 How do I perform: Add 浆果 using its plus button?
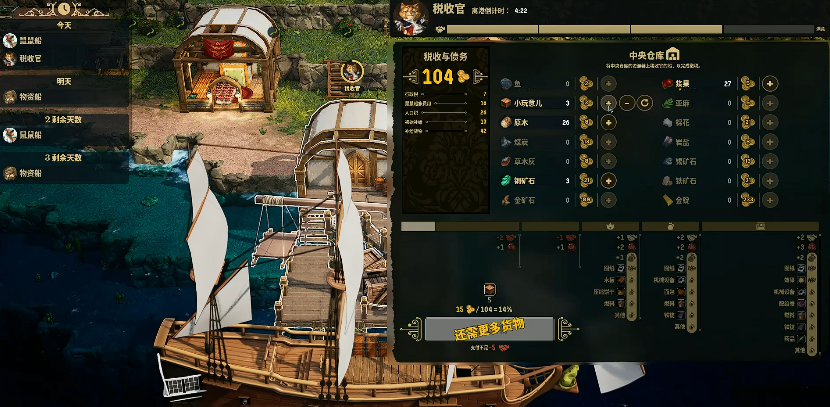(x=771, y=83)
